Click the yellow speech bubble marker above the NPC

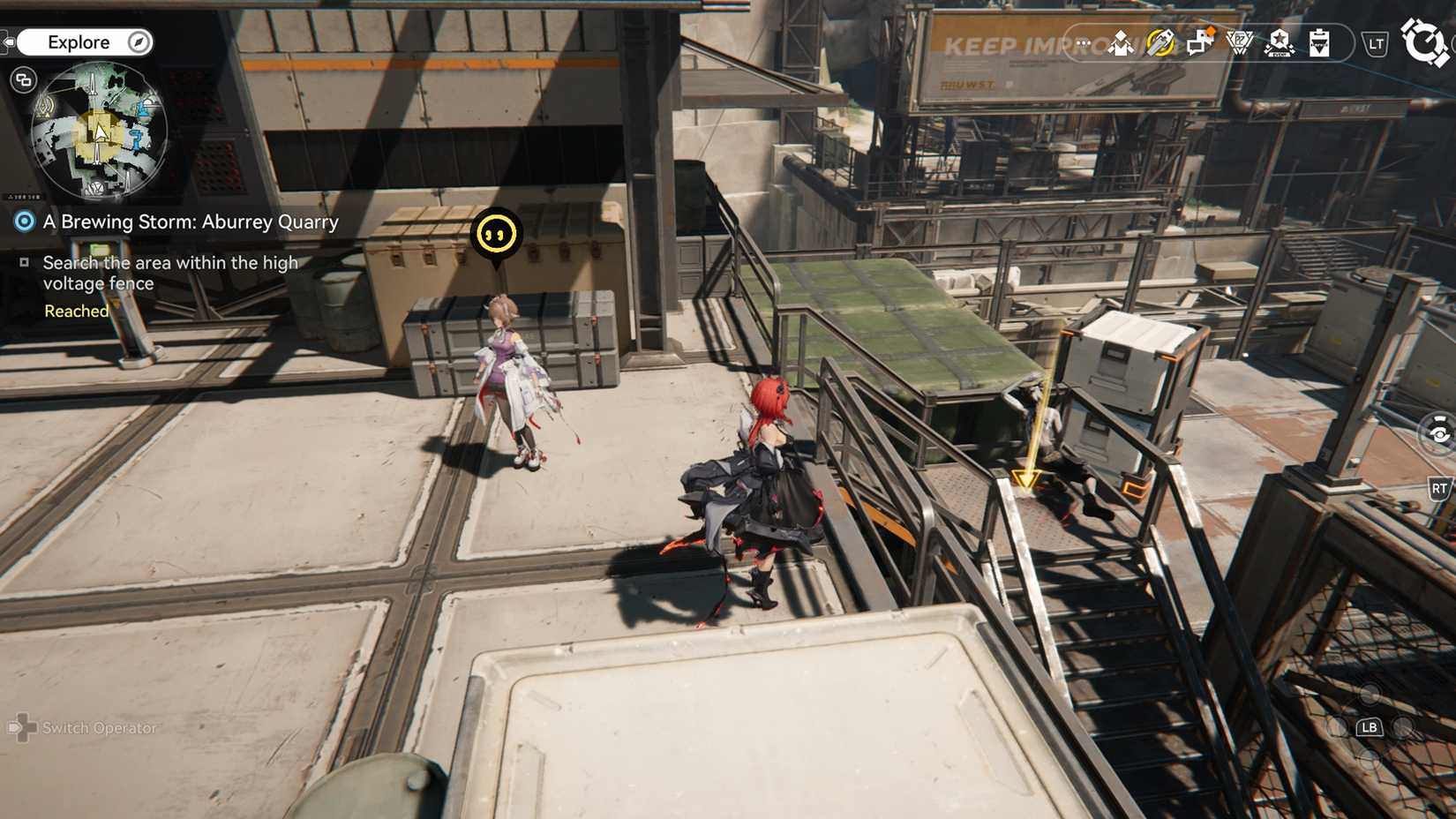pyautogui.click(x=498, y=235)
